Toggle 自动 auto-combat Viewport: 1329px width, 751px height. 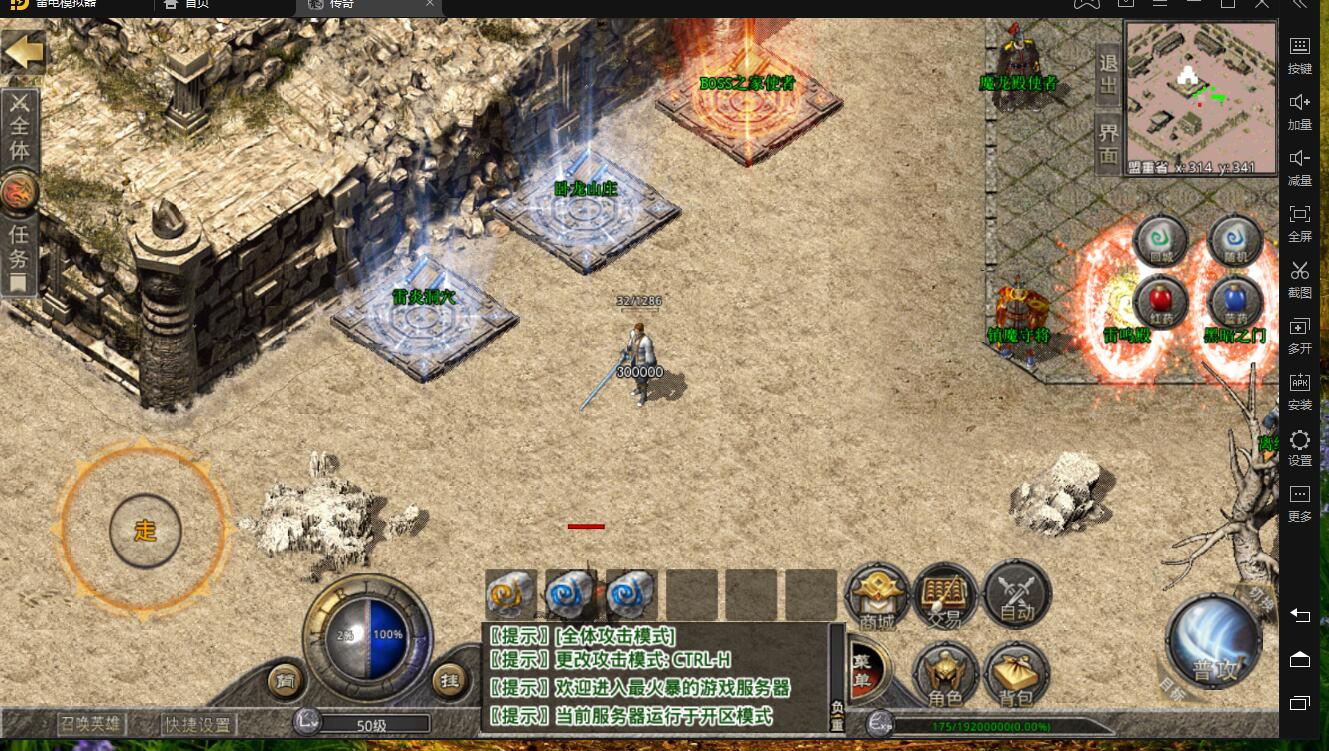click(1016, 596)
